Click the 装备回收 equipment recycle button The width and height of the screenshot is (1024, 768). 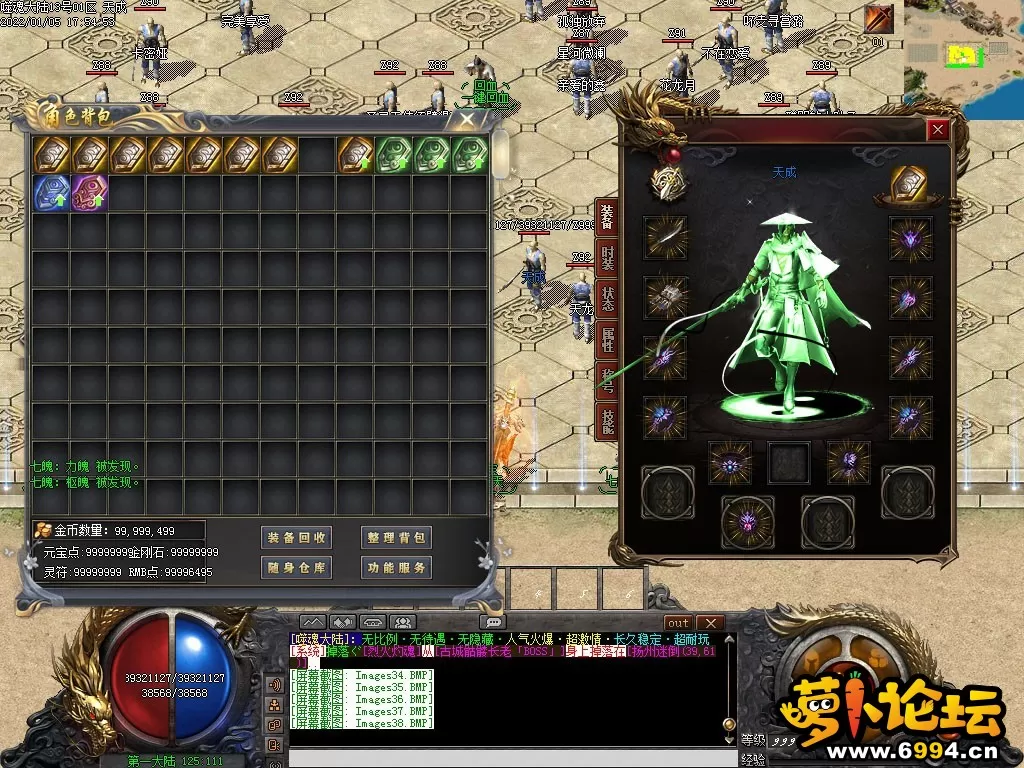pyautogui.click(x=296, y=538)
